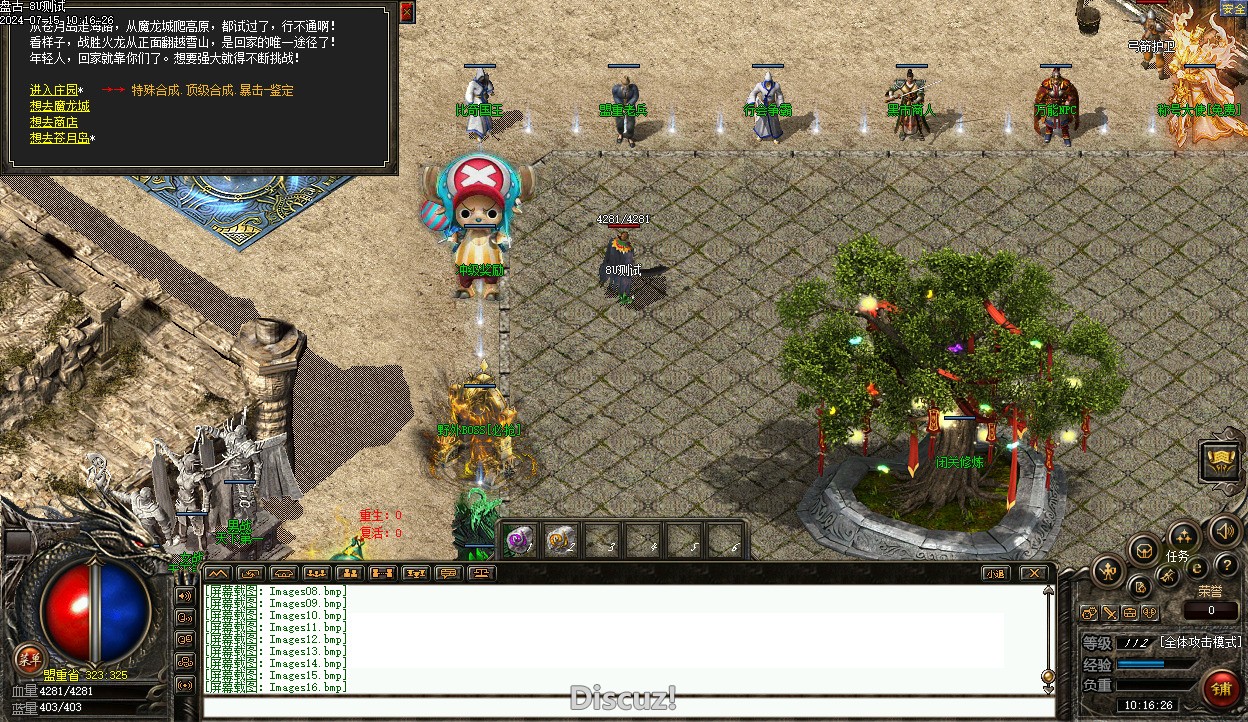Open the round 菜单 menu button
The width and height of the screenshot is (1248, 722).
29,657
